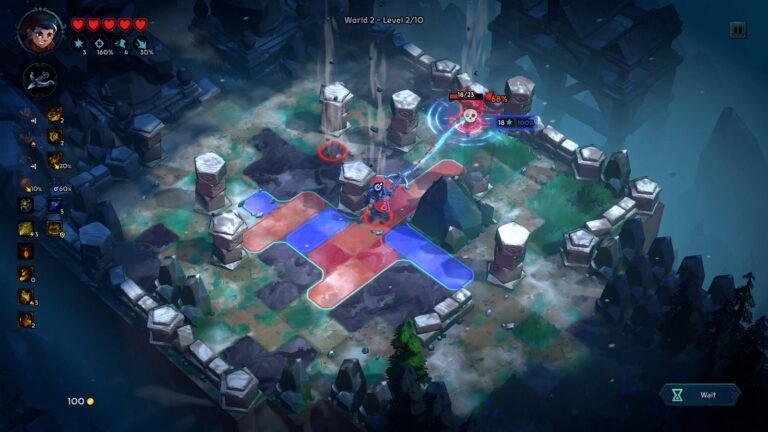The image size is (768, 432).
Task: Select the bow weapon icon below the portrait
Action: point(40,77)
